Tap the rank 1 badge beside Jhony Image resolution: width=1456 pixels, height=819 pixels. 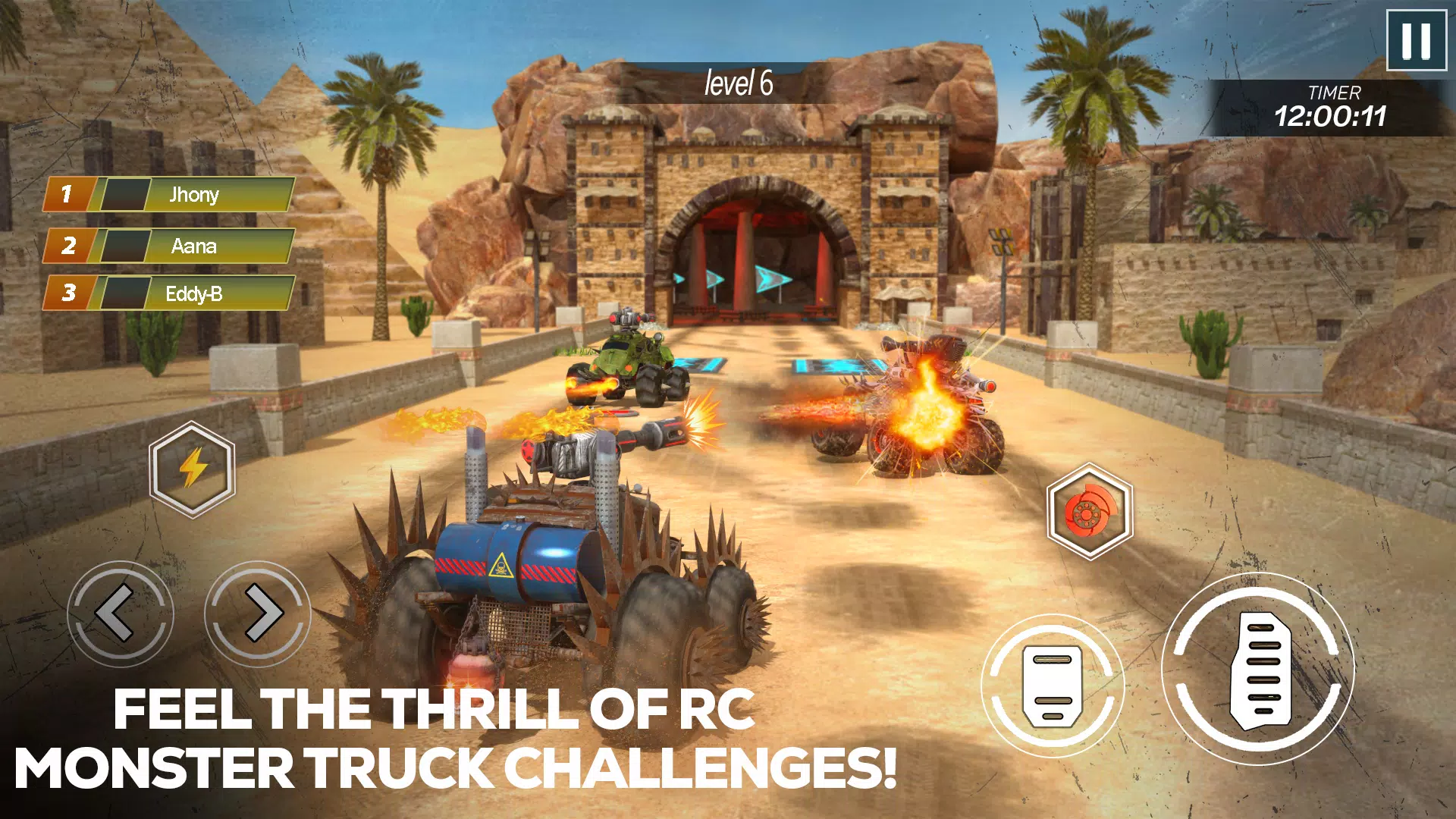tap(68, 194)
